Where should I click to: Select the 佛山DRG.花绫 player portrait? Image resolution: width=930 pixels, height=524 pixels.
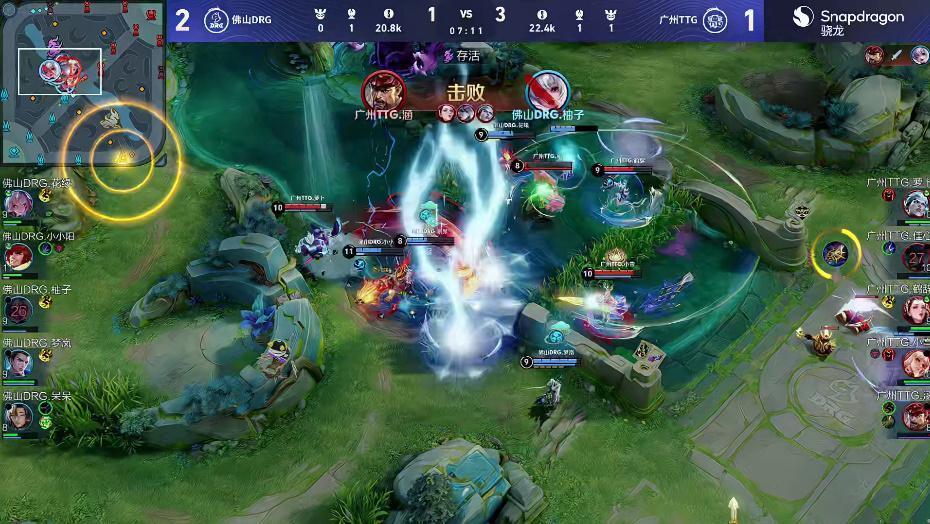pos(18,204)
